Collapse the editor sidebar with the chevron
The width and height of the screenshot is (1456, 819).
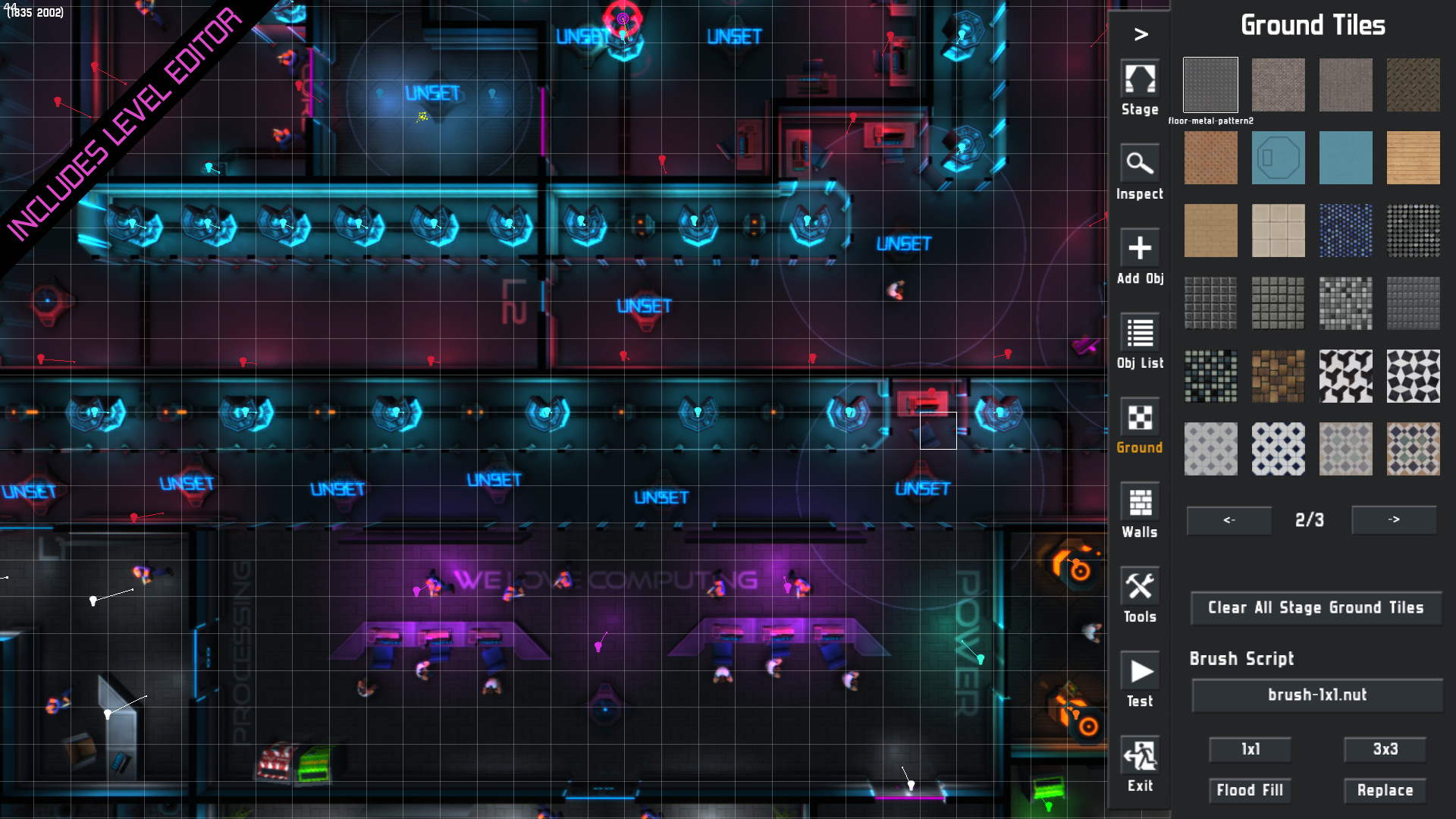click(x=1139, y=33)
